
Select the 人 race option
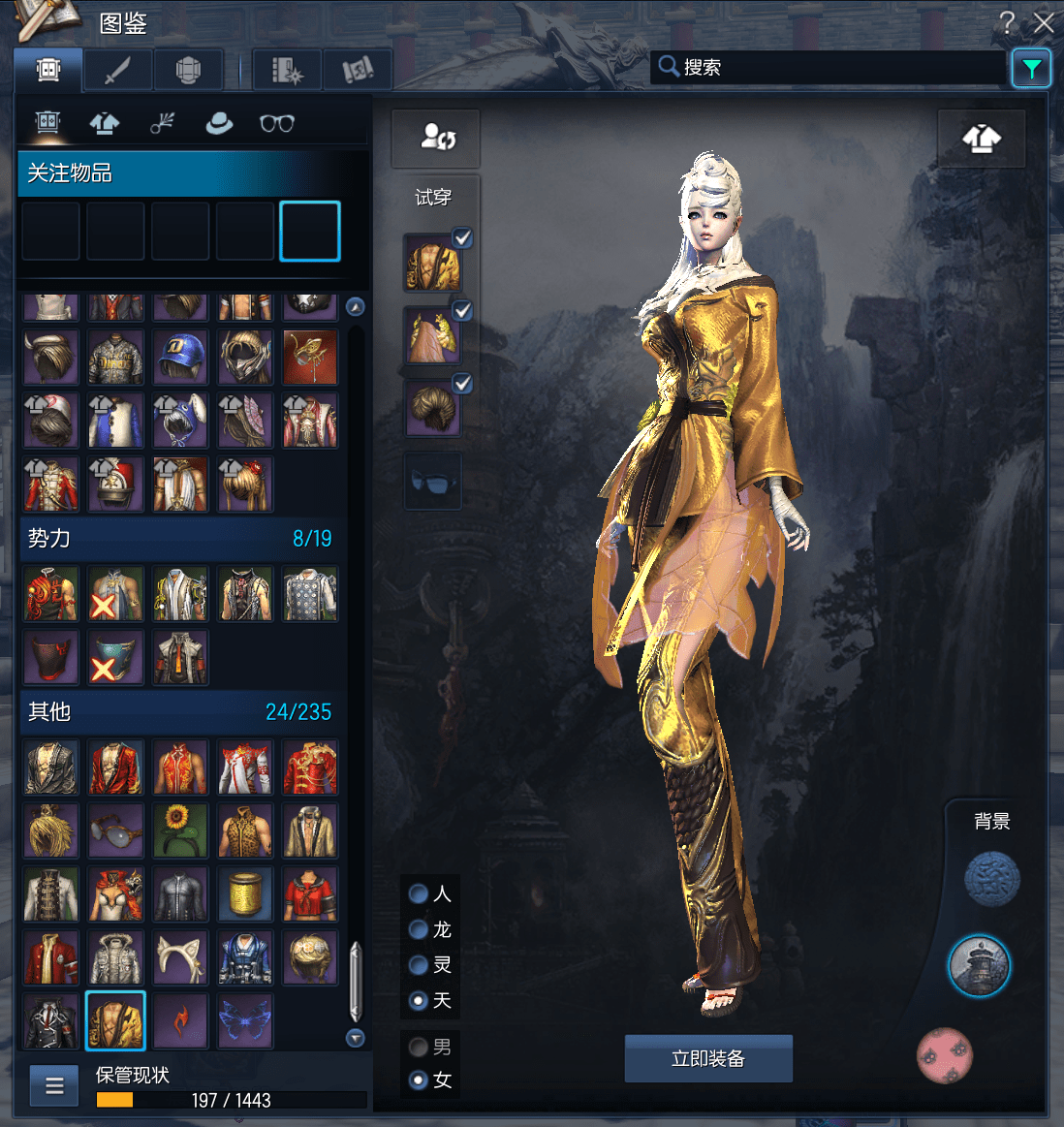click(x=419, y=893)
